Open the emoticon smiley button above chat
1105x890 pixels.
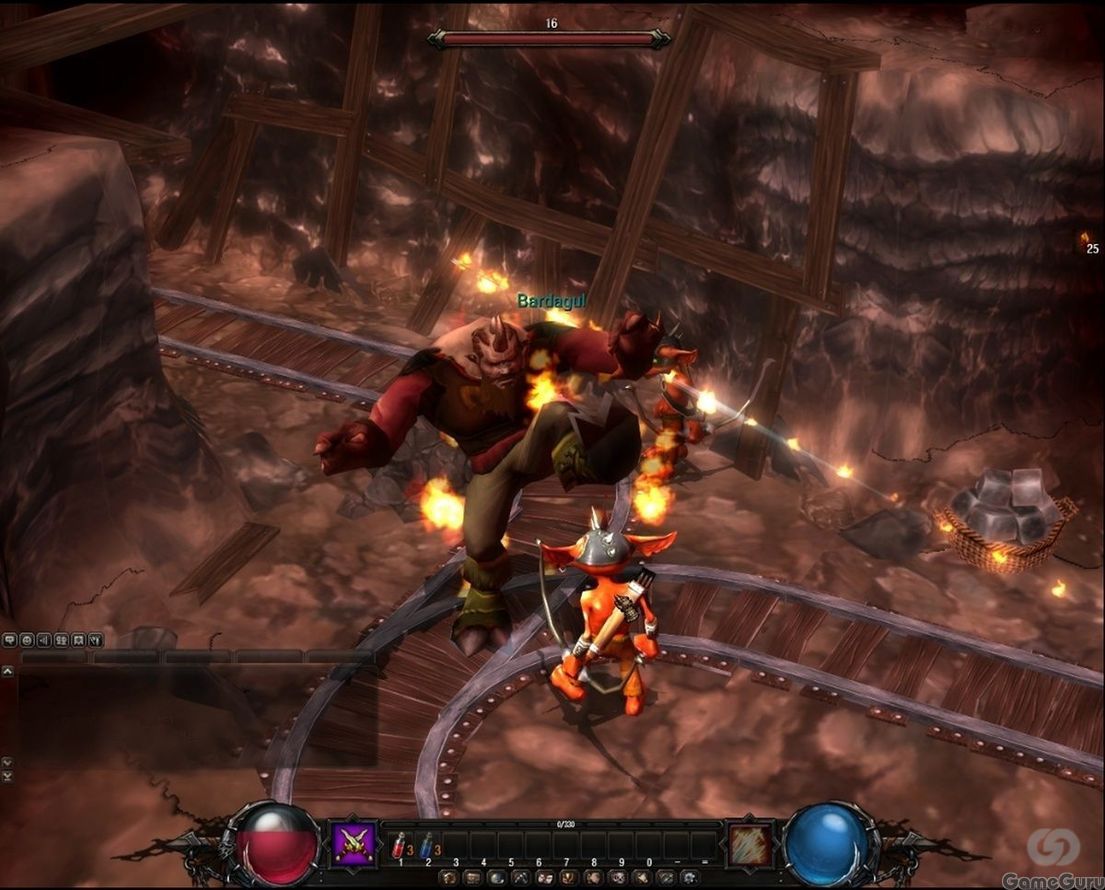pyautogui.click(x=27, y=640)
